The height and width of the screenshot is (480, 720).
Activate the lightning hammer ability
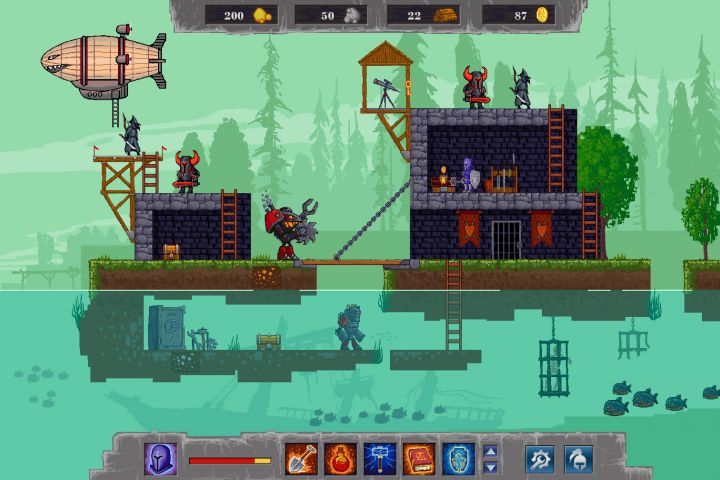[379, 458]
